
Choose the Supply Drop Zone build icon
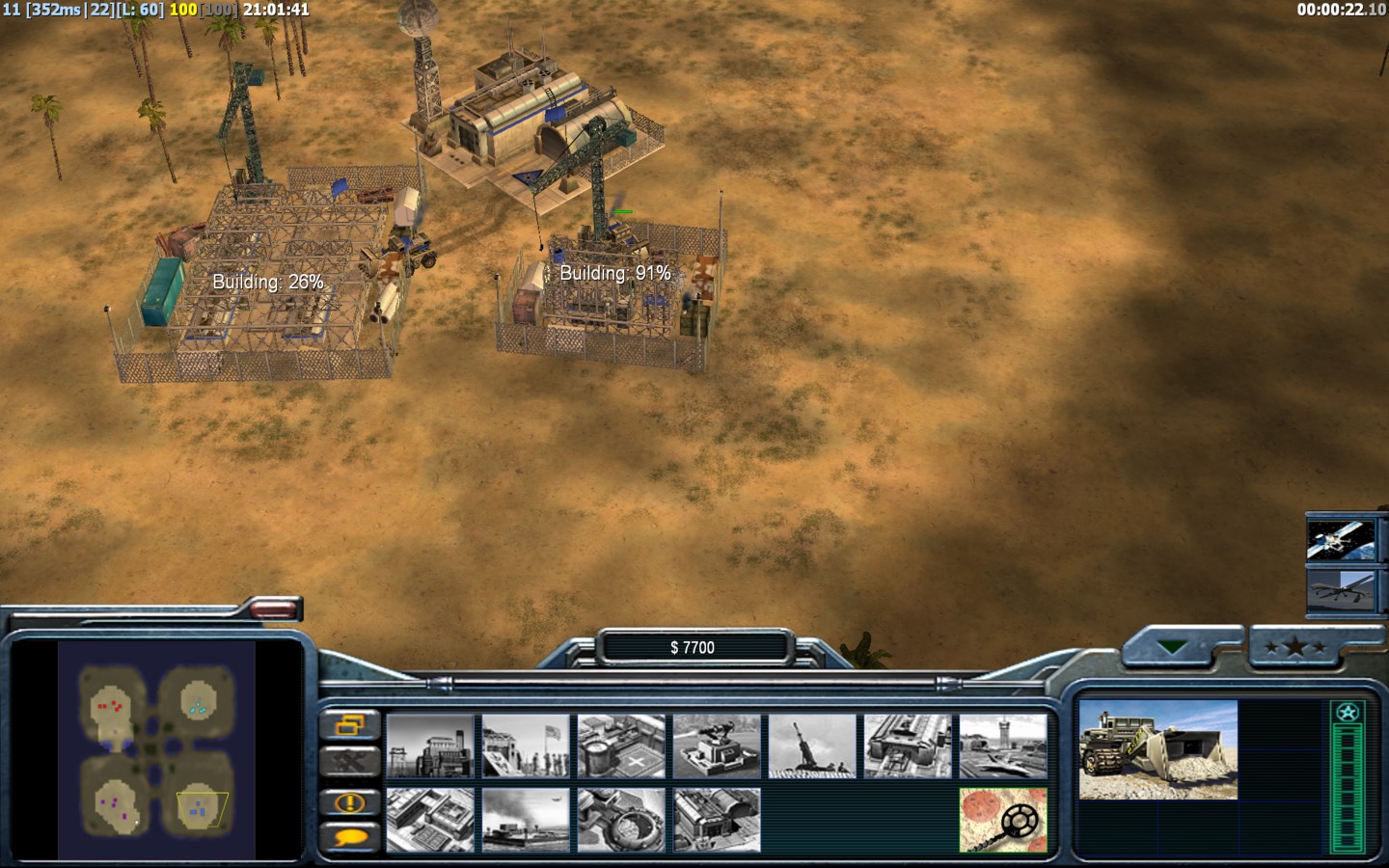coord(526,820)
